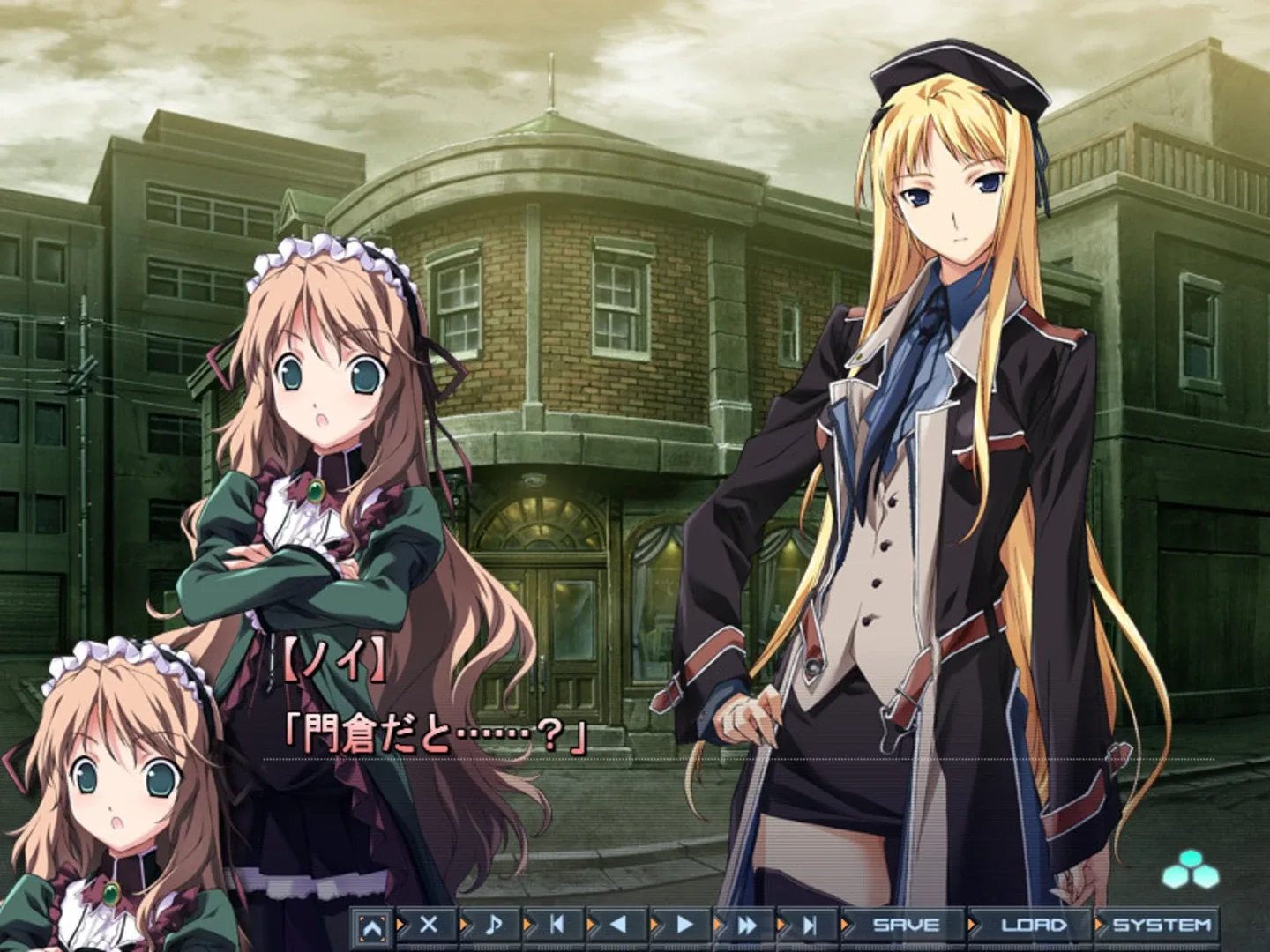Hide the message window with the X button
Viewport: 1270px width, 952px height.
(430, 926)
